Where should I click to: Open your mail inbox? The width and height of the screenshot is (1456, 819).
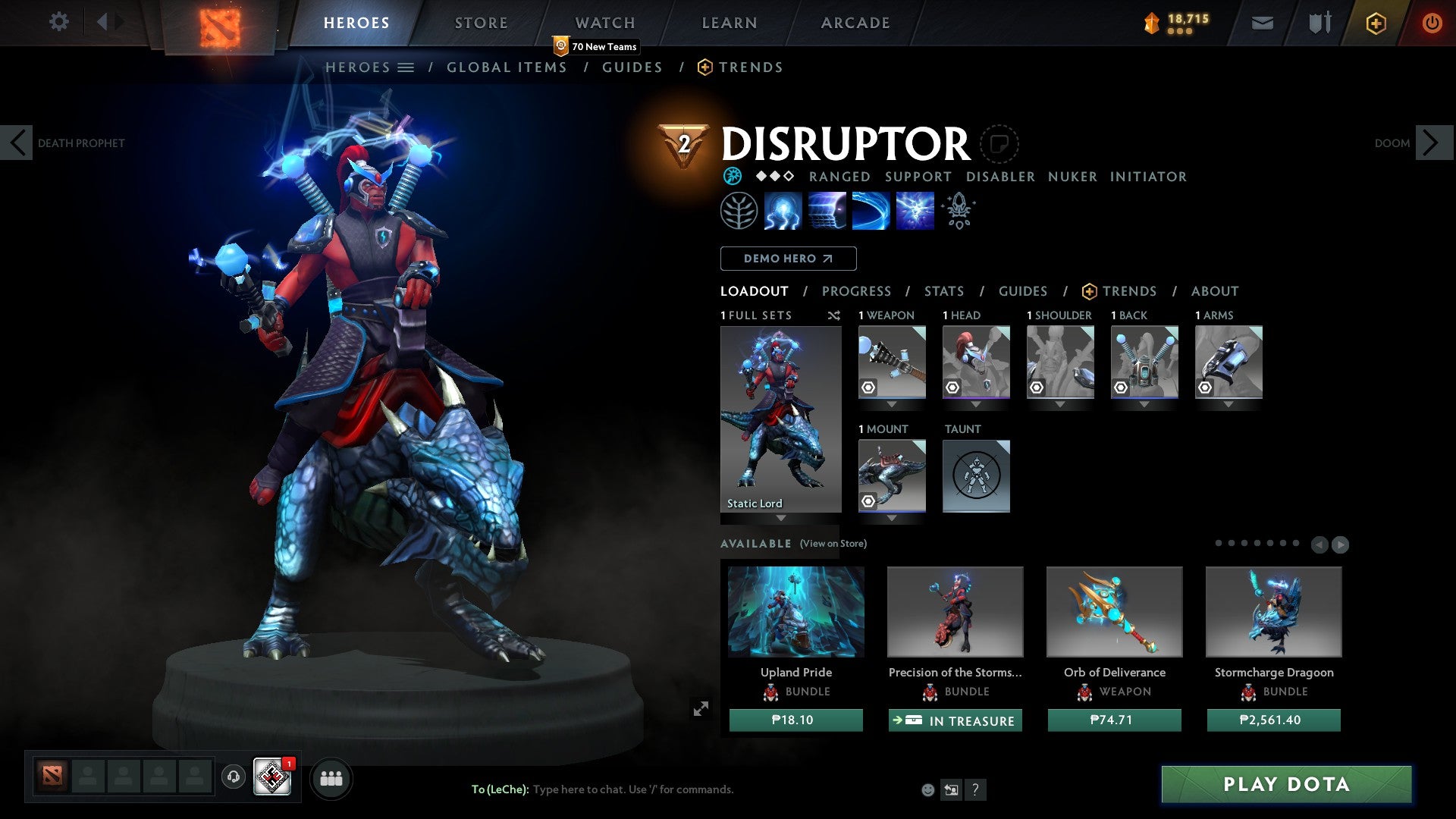tap(1262, 23)
